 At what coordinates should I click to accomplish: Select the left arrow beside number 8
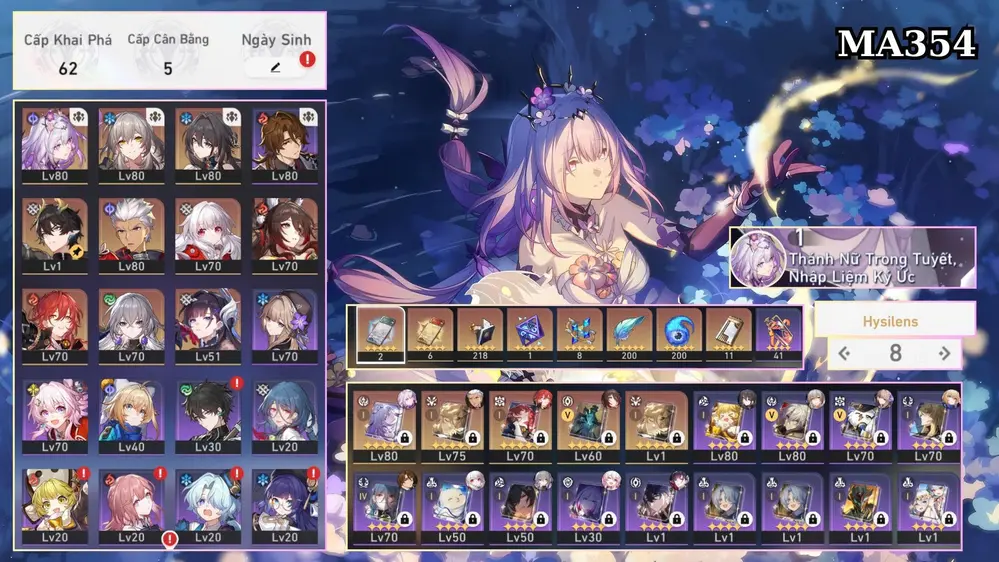pyautogui.click(x=844, y=353)
